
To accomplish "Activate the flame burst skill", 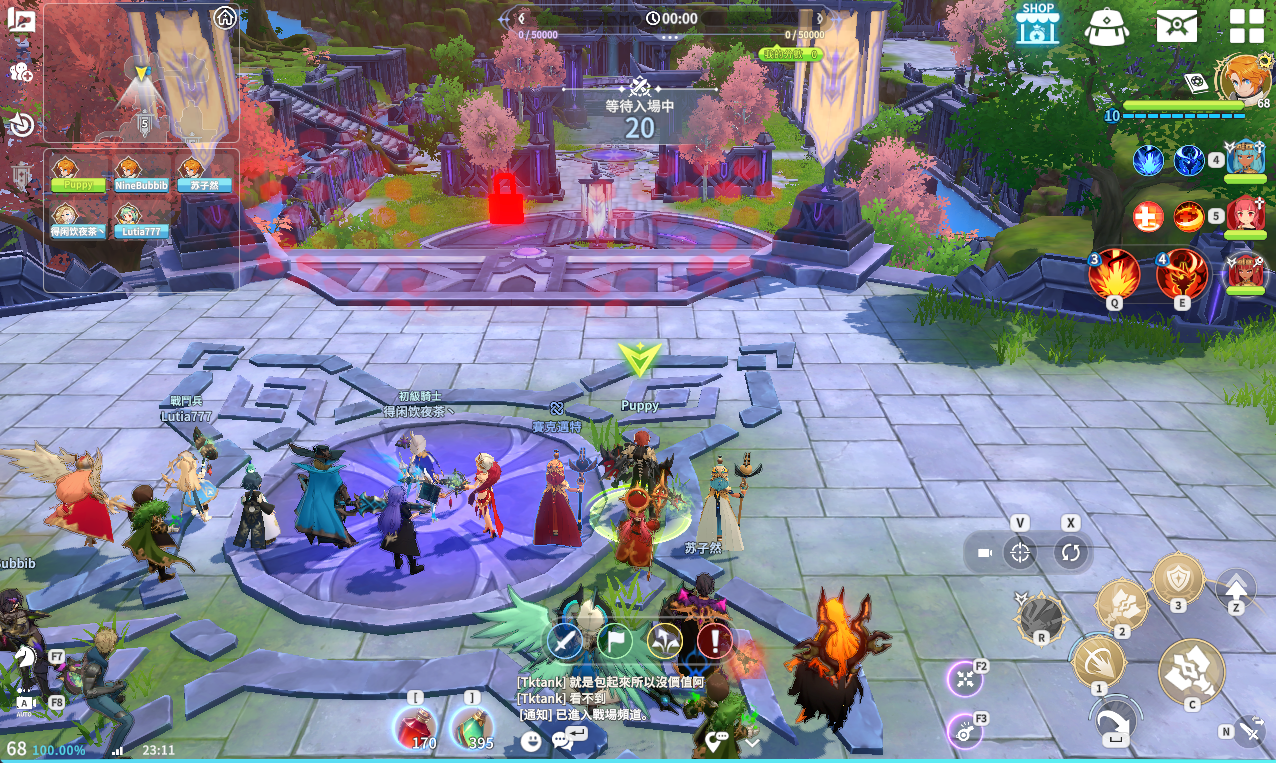I will pyautogui.click(x=1114, y=274).
